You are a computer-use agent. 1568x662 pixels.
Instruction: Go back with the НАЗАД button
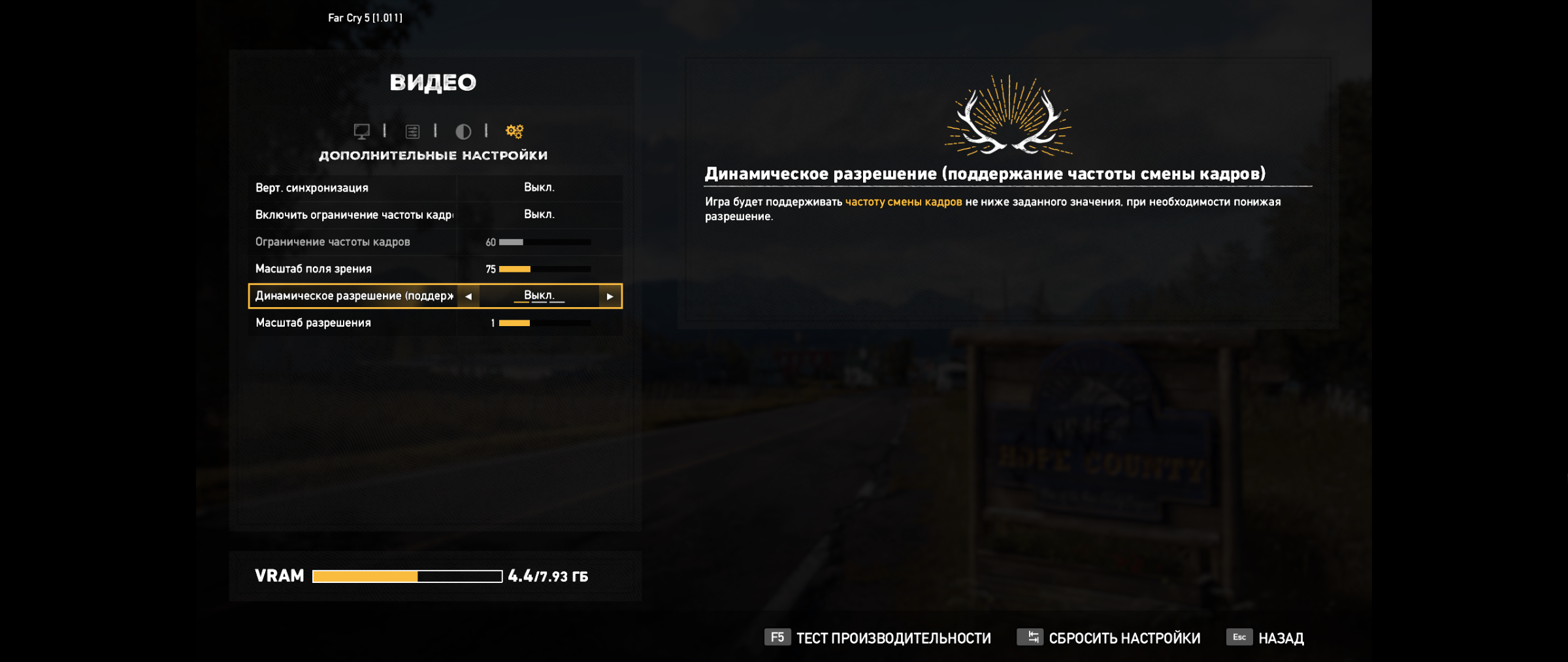click(1266, 638)
